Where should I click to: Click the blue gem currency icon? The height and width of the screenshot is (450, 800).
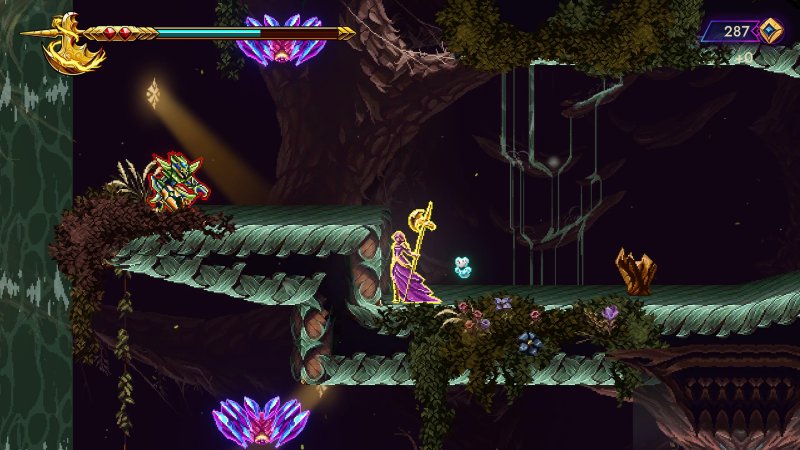(769, 30)
